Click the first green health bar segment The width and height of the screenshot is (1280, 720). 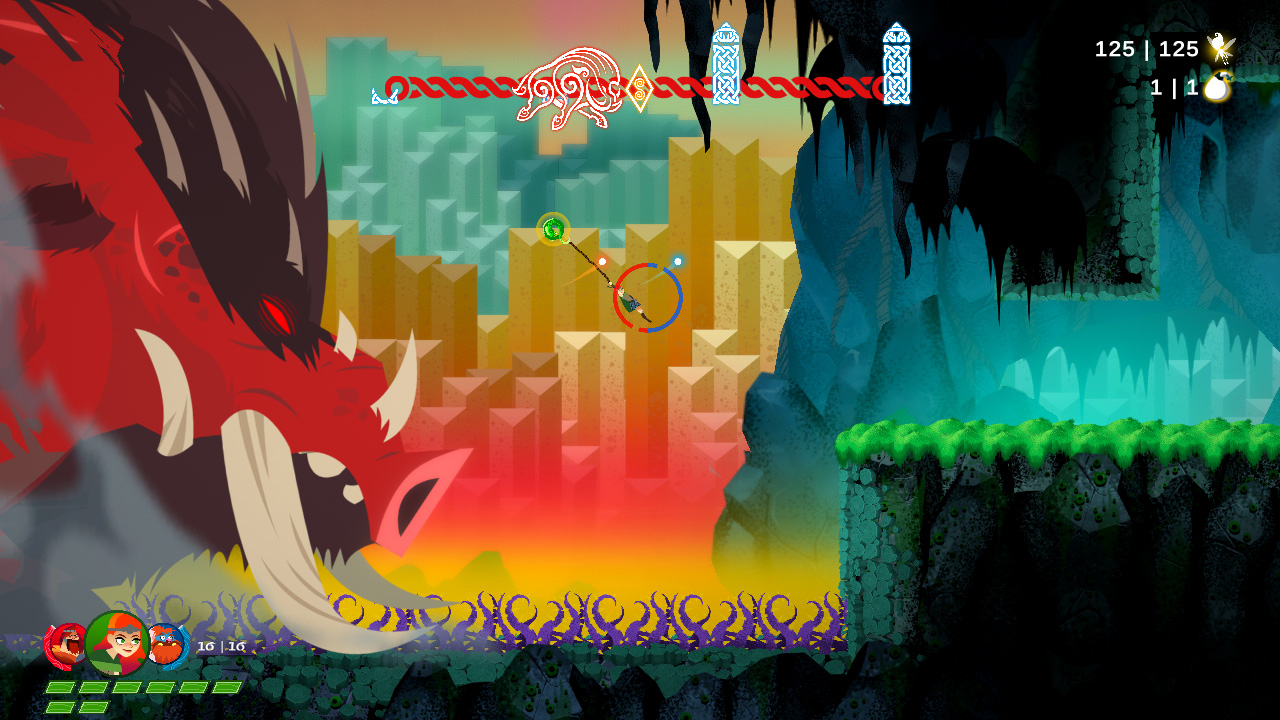tap(60, 688)
